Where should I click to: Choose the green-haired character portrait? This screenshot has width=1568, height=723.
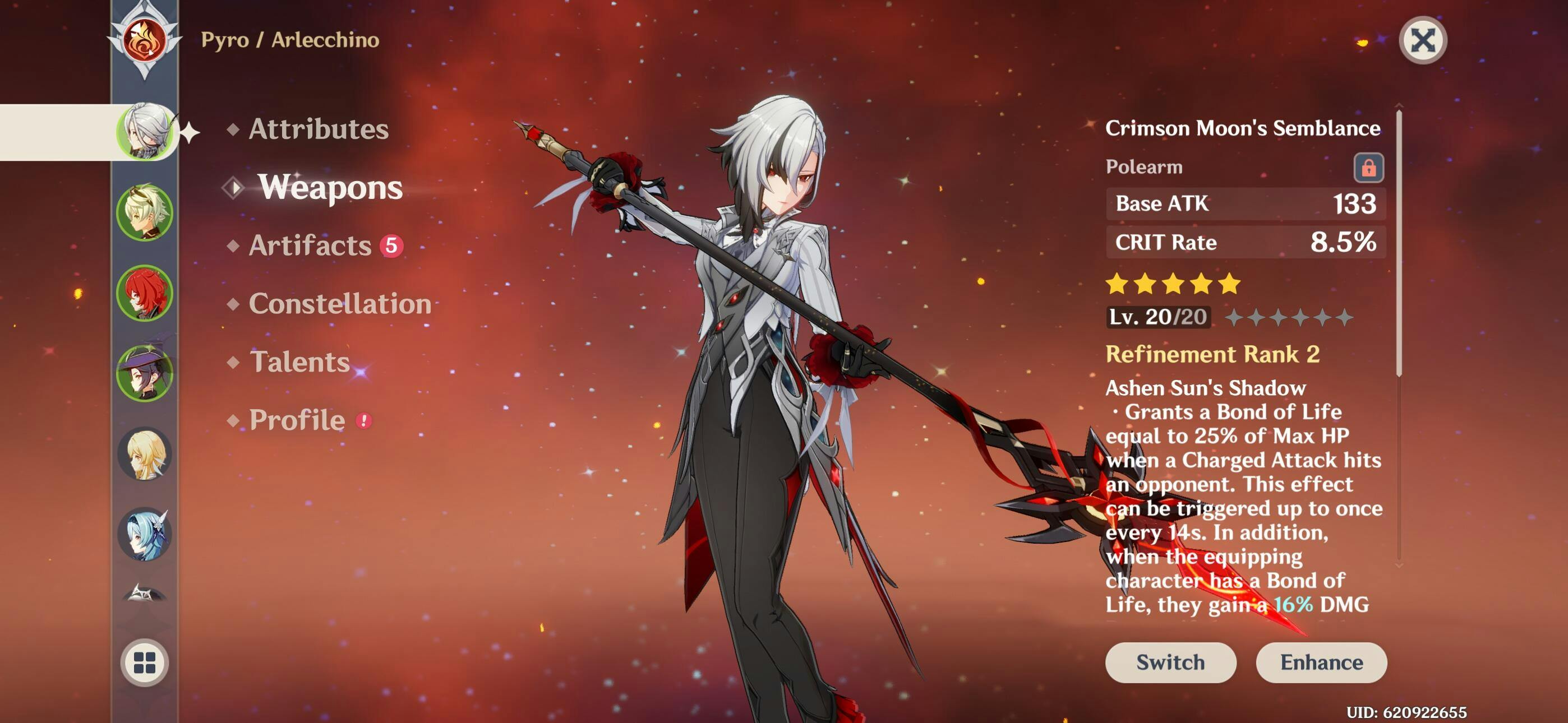click(x=145, y=212)
